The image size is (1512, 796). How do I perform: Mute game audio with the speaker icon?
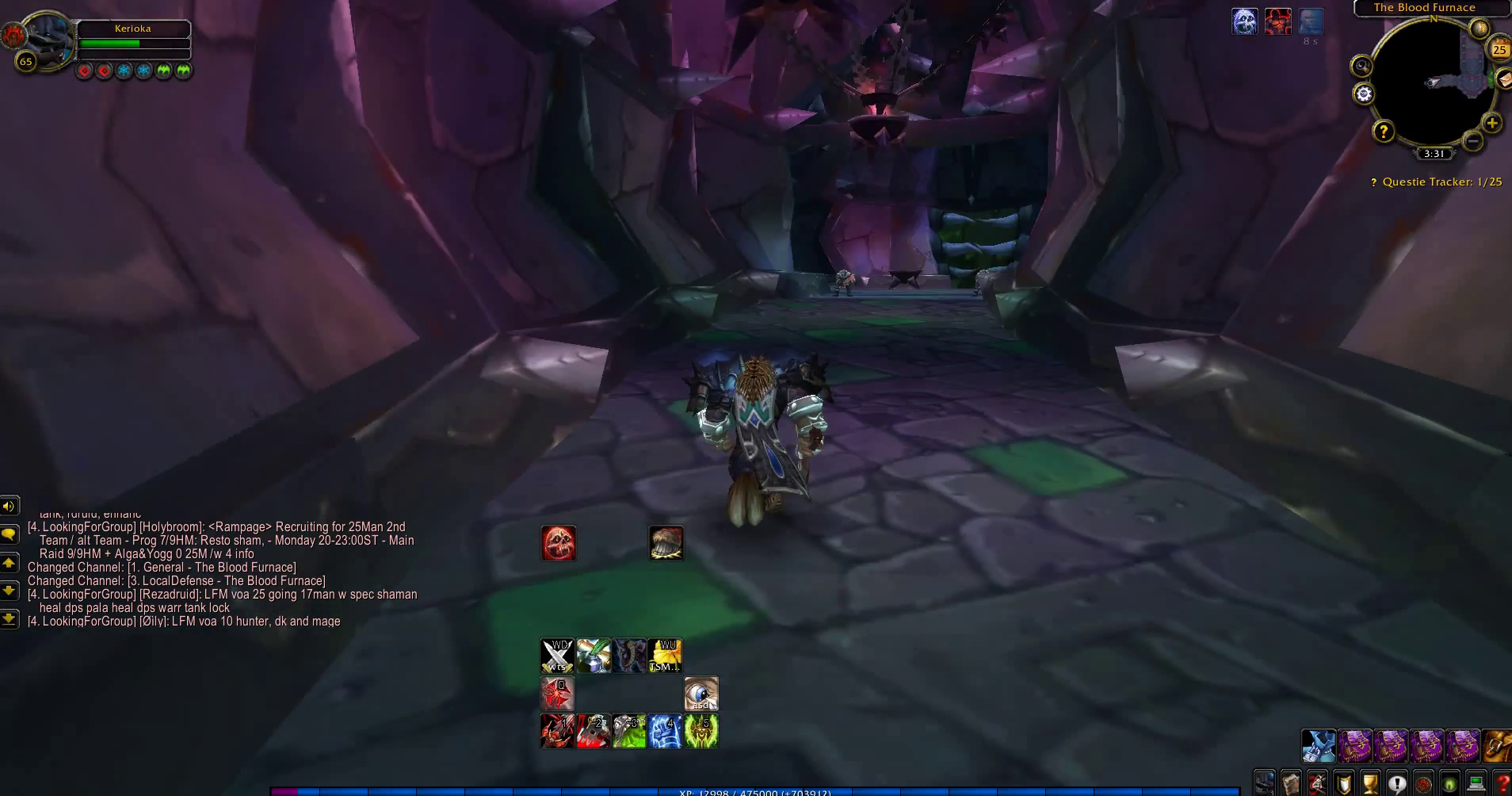pyautogui.click(x=10, y=505)
